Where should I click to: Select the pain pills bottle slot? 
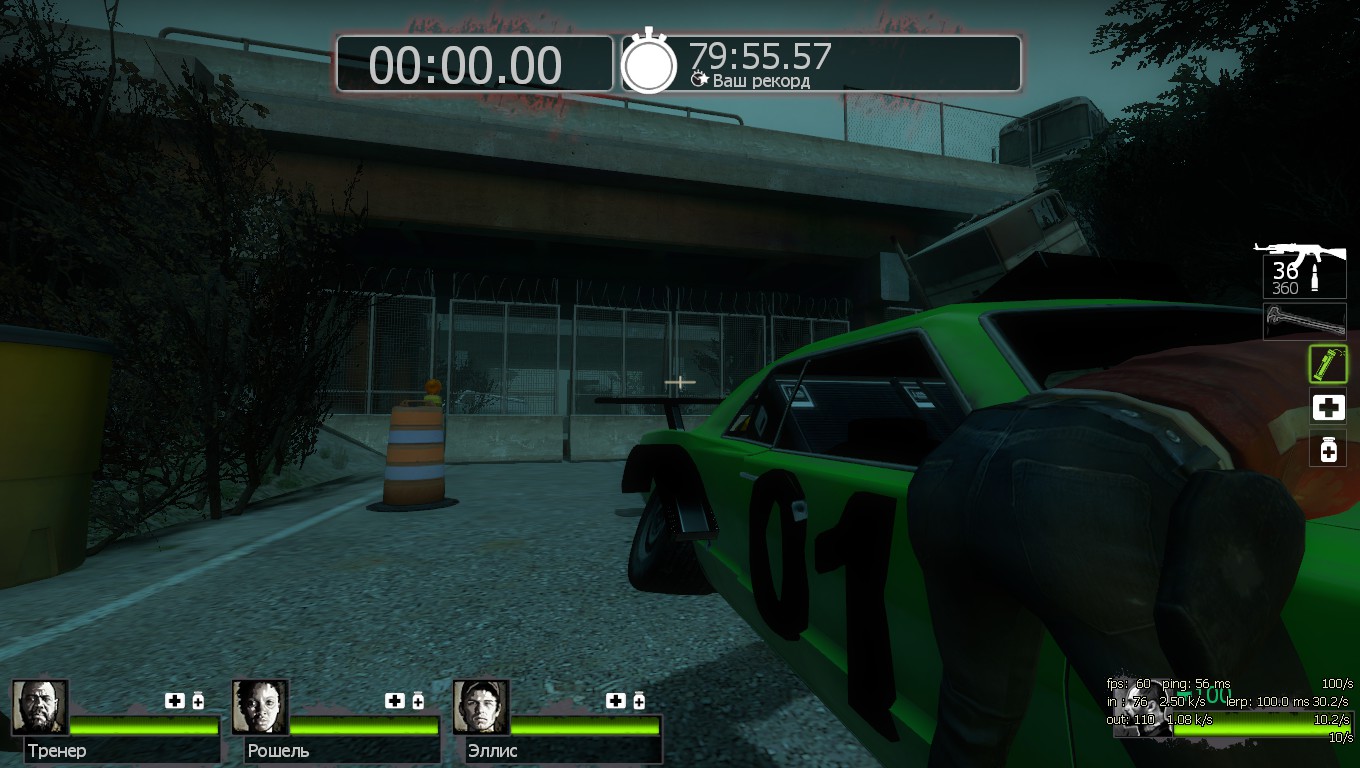[1328, 450]
